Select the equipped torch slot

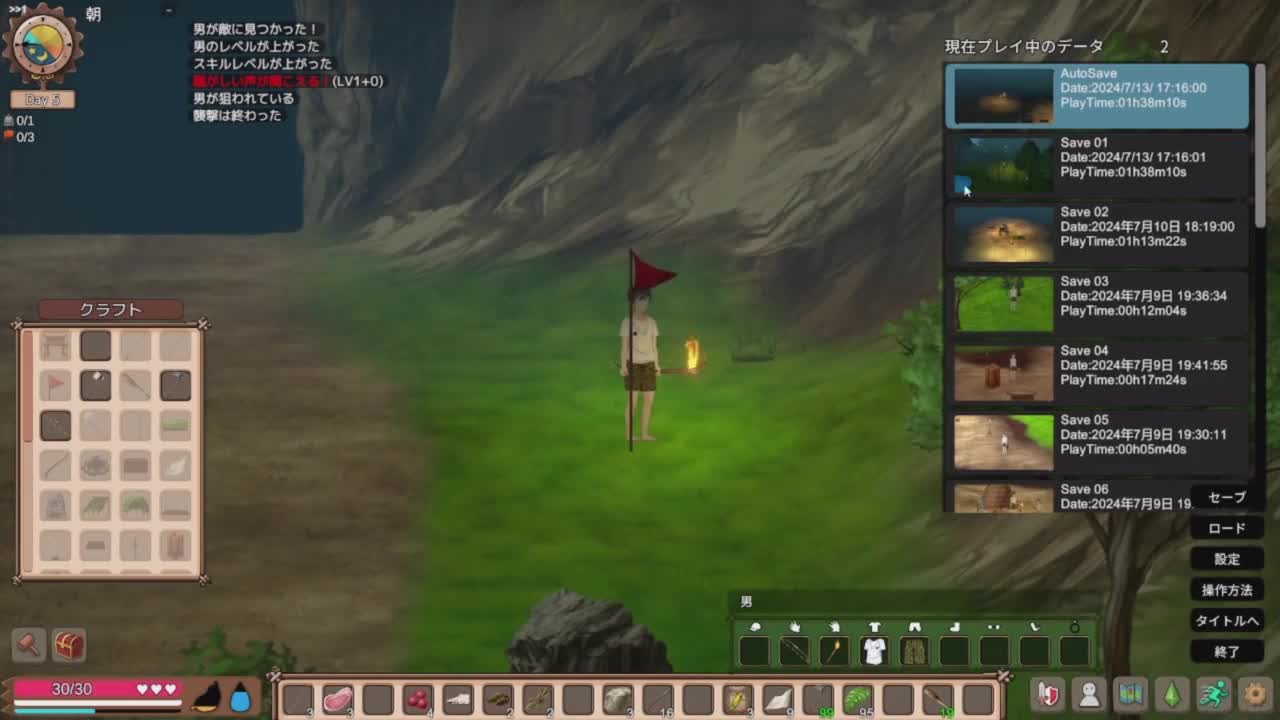pos(834,651)
